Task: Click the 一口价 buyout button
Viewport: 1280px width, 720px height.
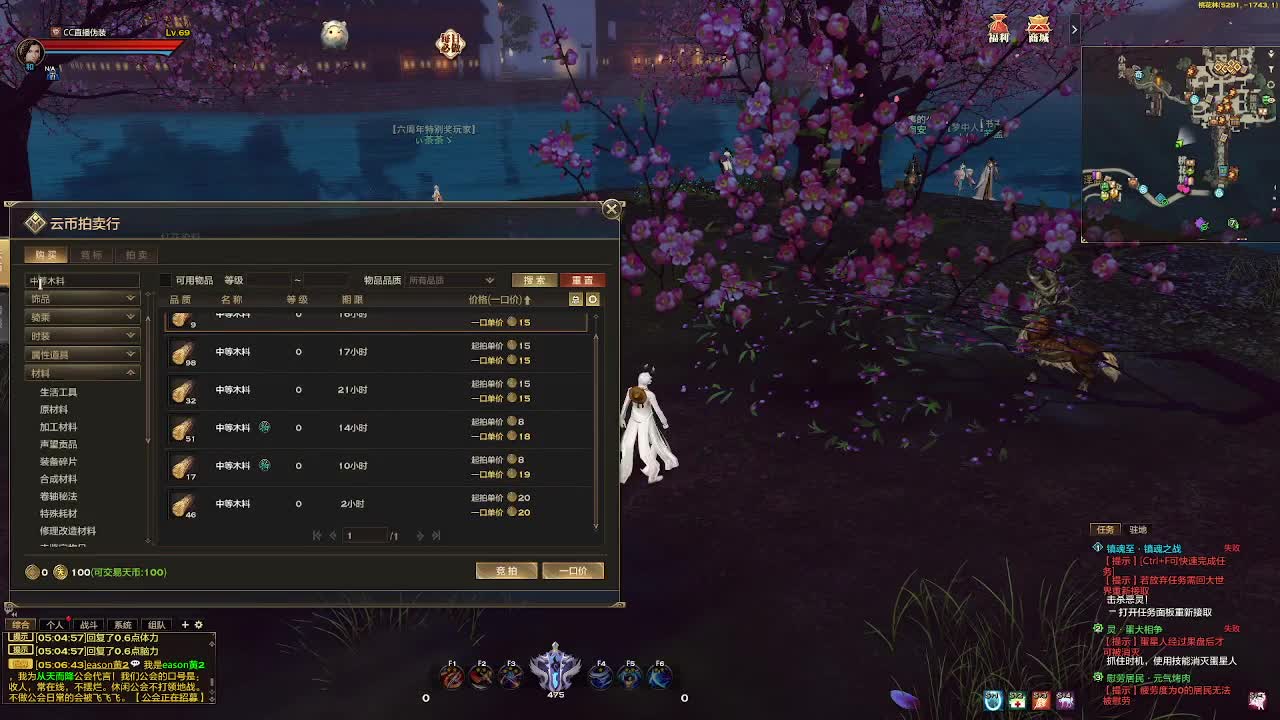Action: (x=574, y=569)
